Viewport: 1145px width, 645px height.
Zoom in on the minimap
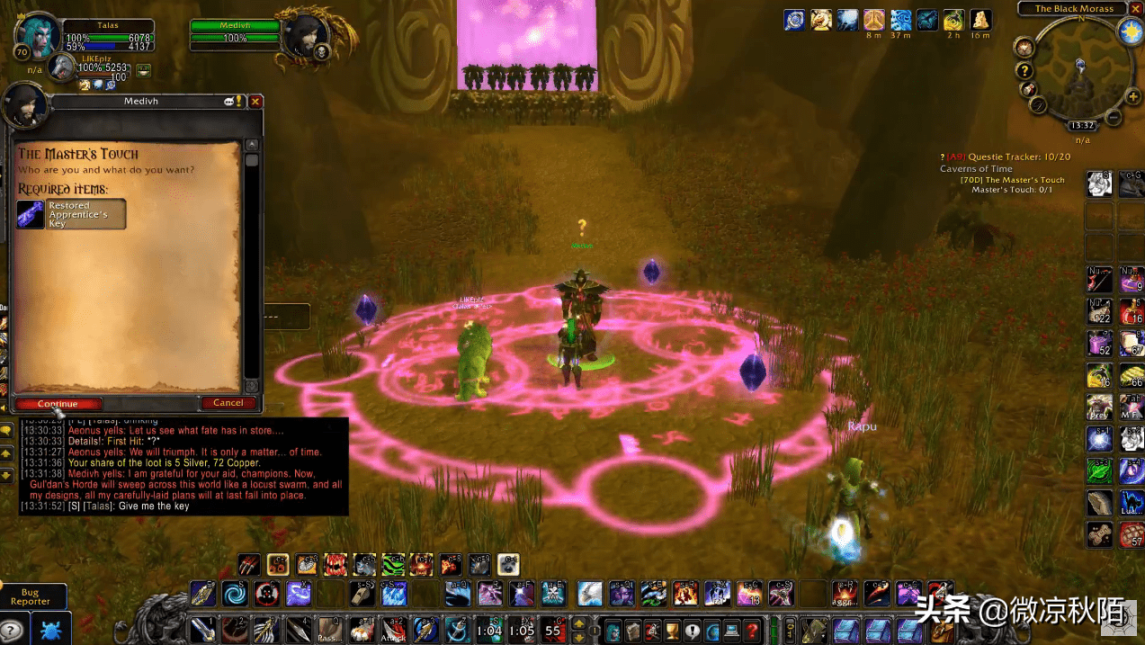point(1133,97)
